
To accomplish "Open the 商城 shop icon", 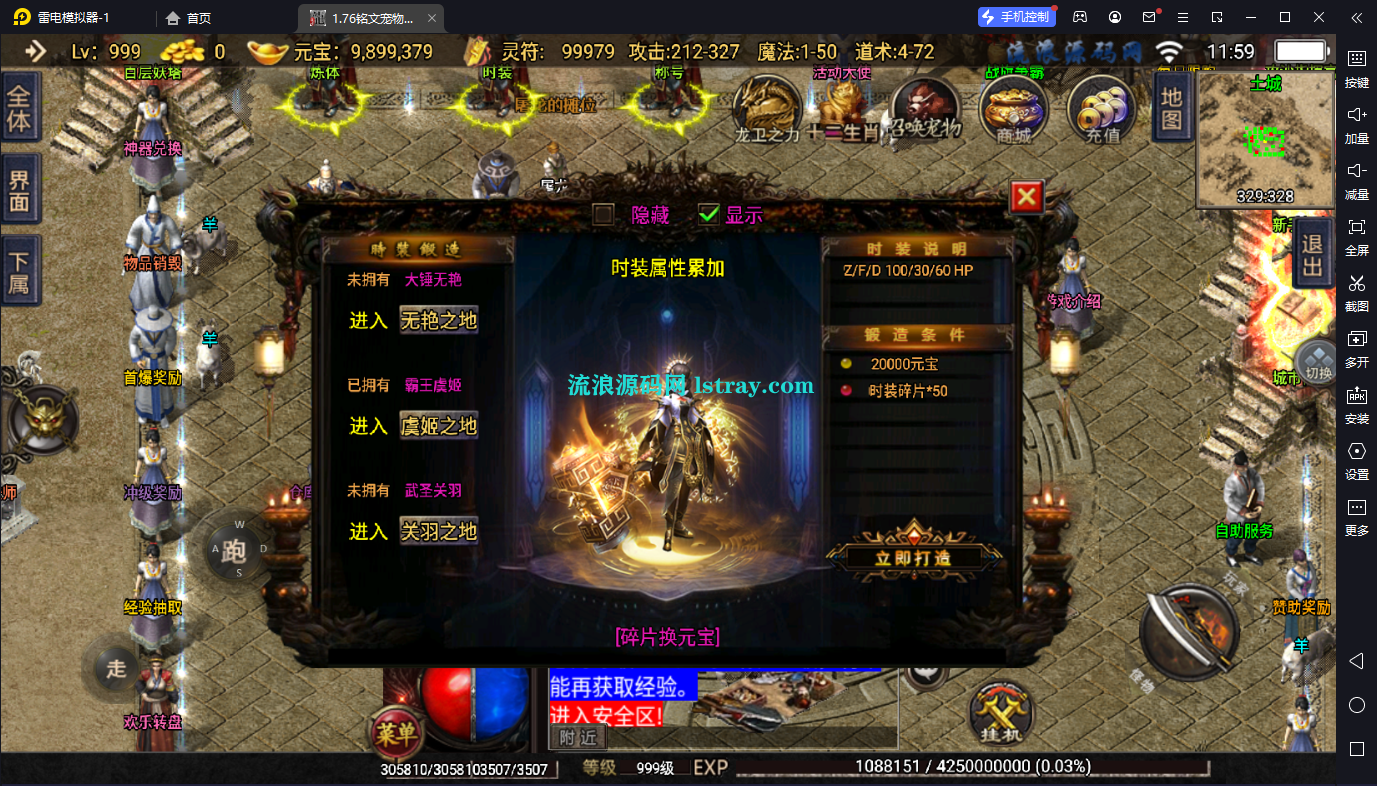I will (1013, 110).
